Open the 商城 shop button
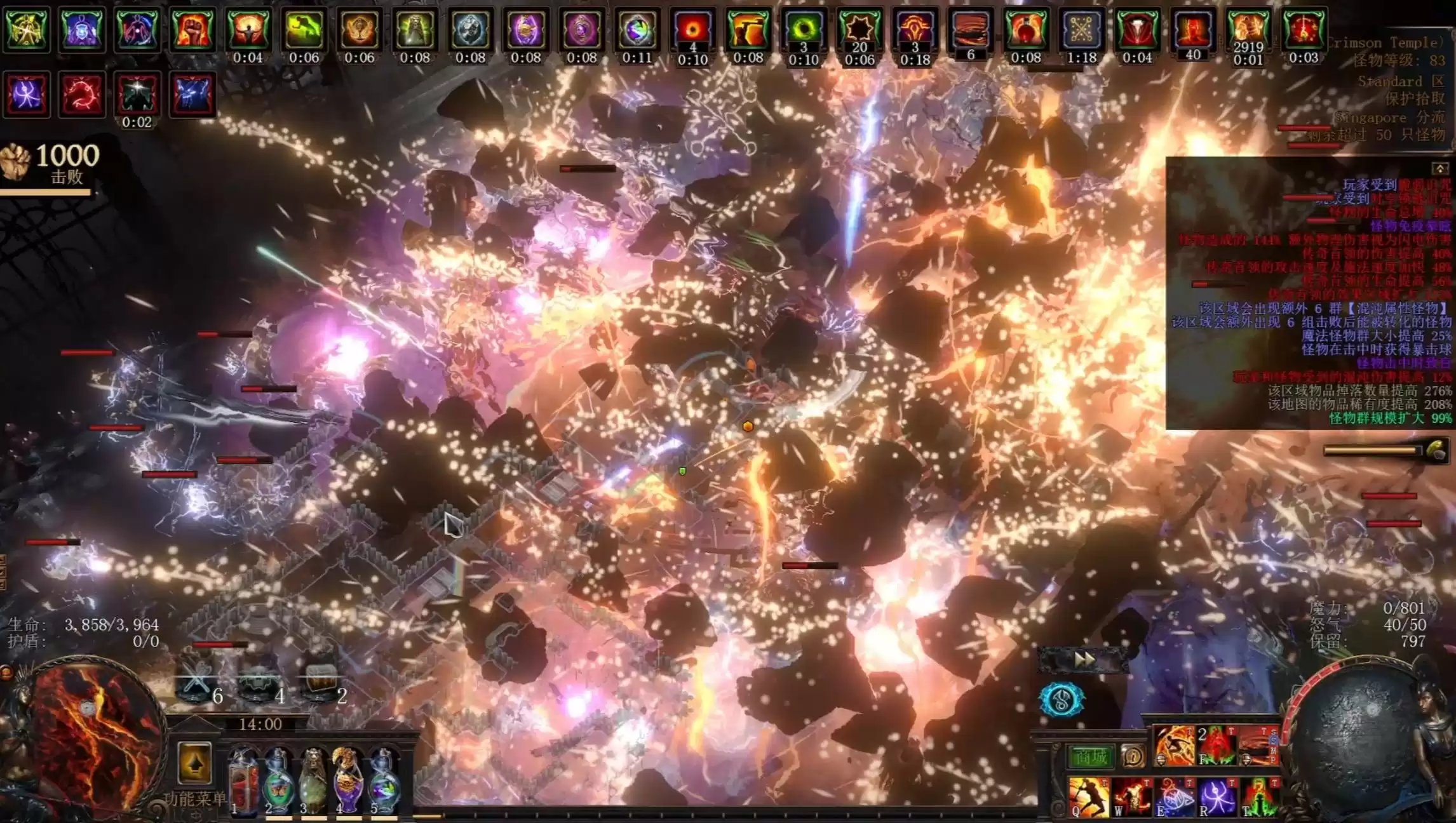 1090,756
